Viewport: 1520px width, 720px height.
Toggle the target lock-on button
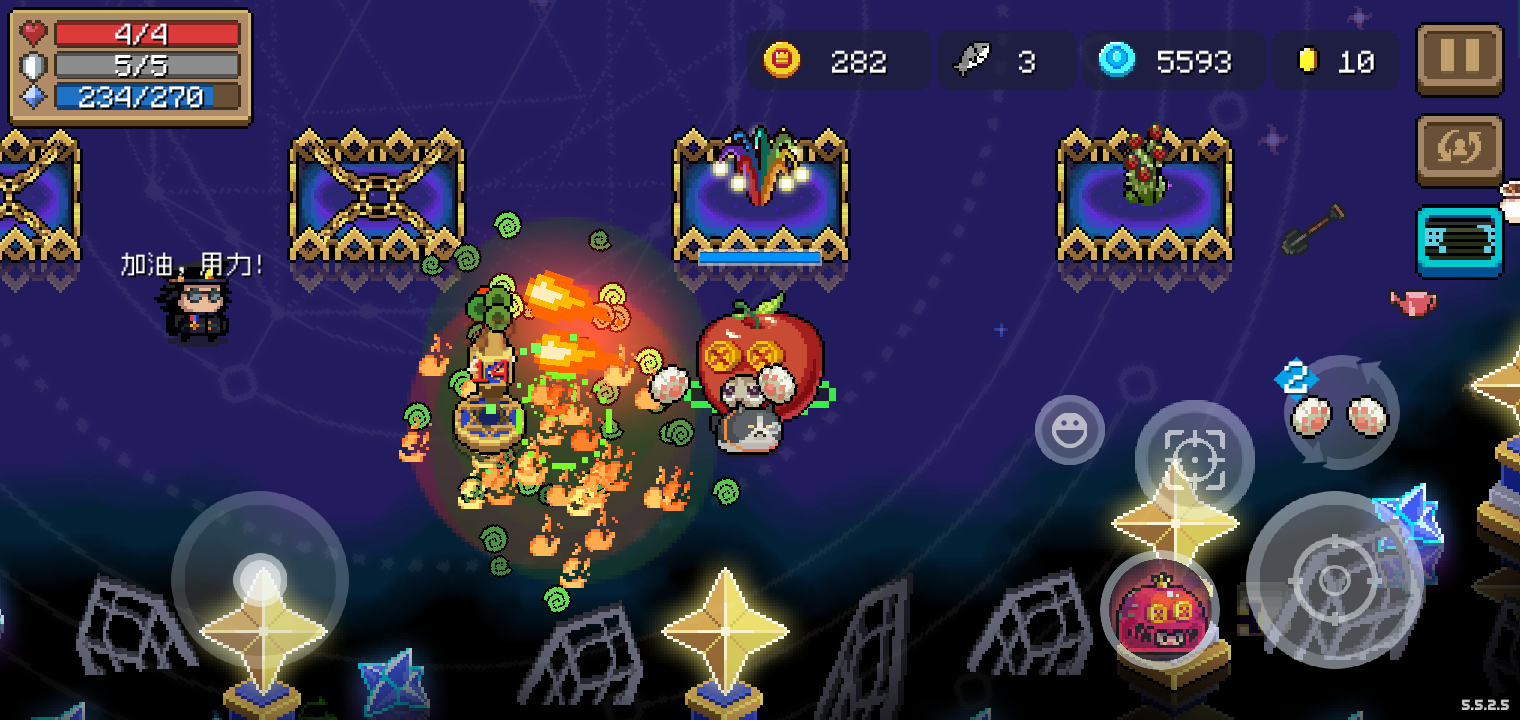coord(1194,459)
